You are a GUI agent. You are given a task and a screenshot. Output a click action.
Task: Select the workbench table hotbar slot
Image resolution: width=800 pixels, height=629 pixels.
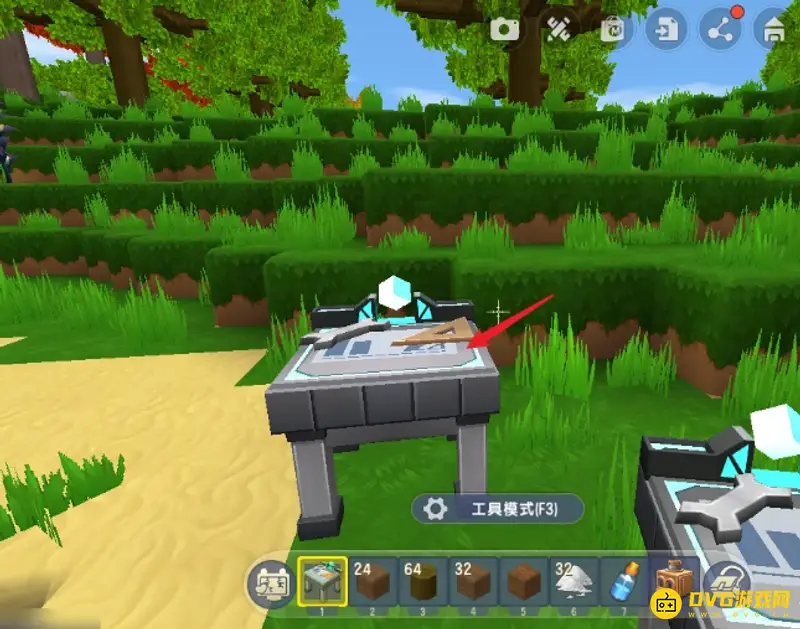pyautogui.click(x=322, y=581)
